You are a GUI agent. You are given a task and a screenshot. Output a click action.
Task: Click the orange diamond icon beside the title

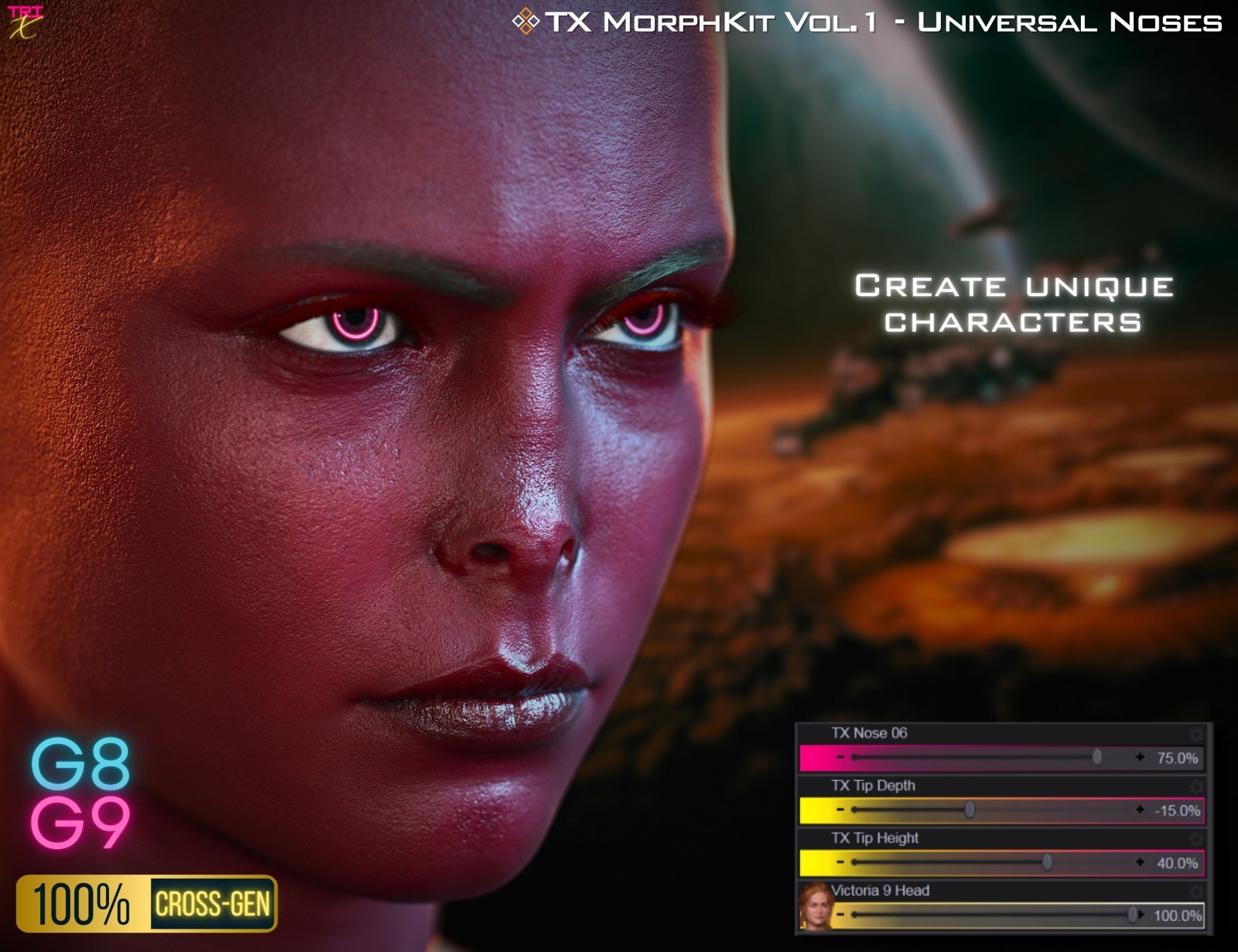click(526, 22)
